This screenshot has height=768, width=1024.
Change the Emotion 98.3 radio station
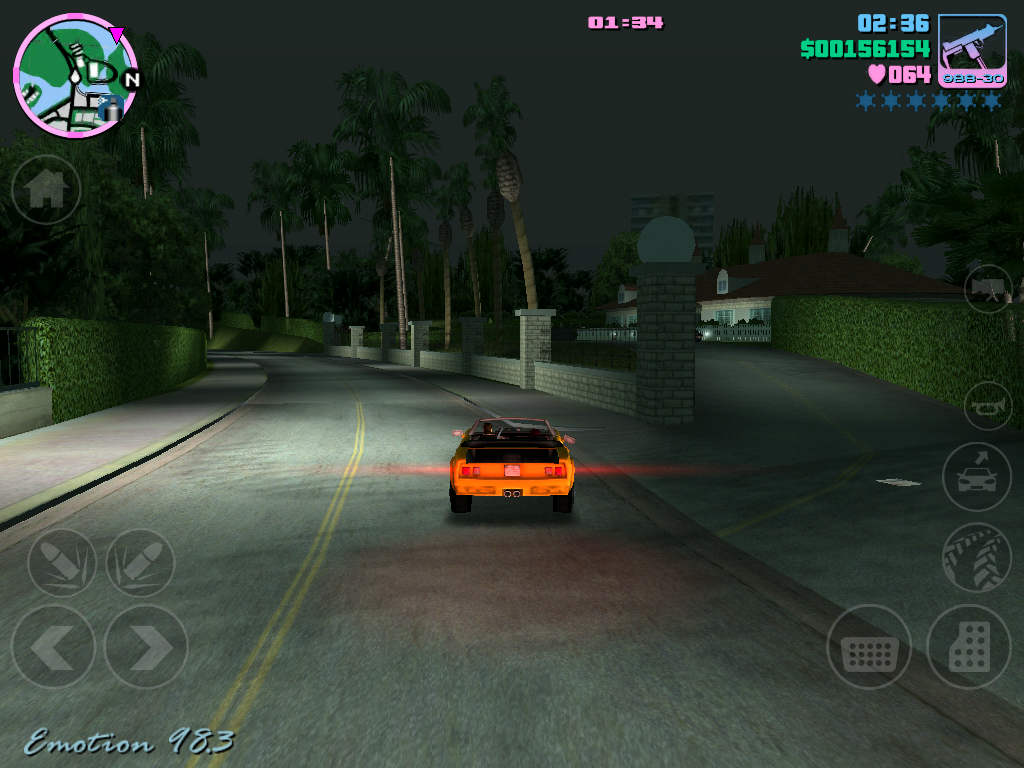click(x=129, y=742)
